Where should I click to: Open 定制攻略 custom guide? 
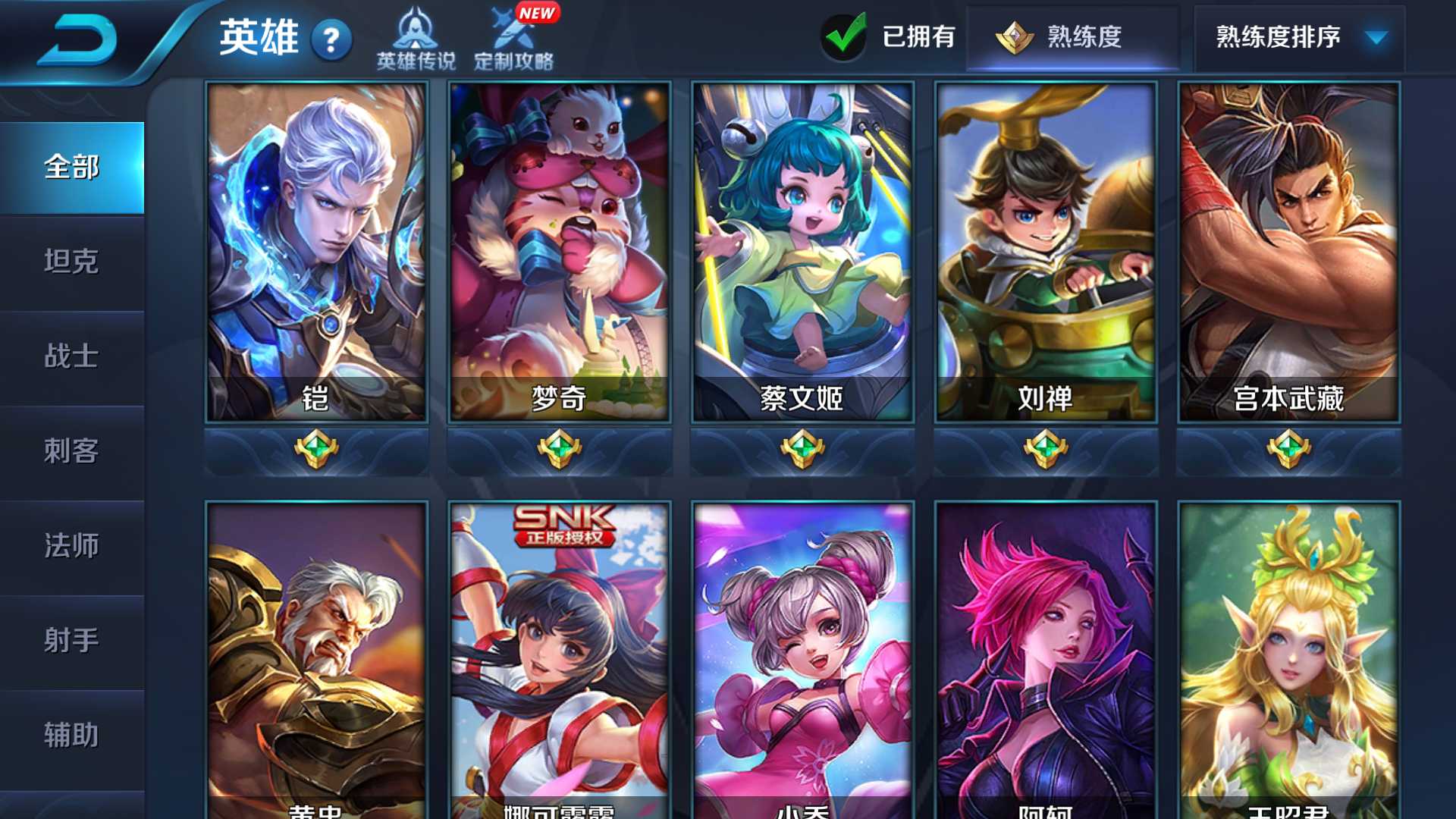tap(514, 39)
